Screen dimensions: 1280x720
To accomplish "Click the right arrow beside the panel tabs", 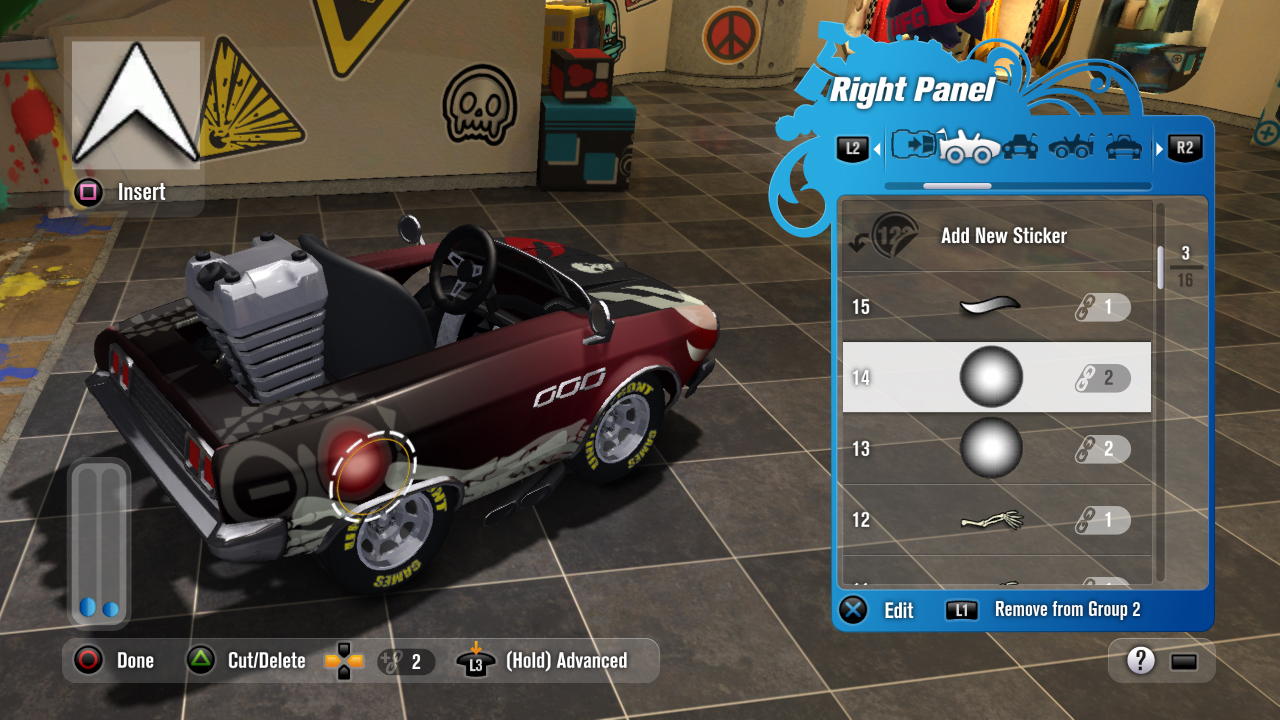I will [1160, 149].
